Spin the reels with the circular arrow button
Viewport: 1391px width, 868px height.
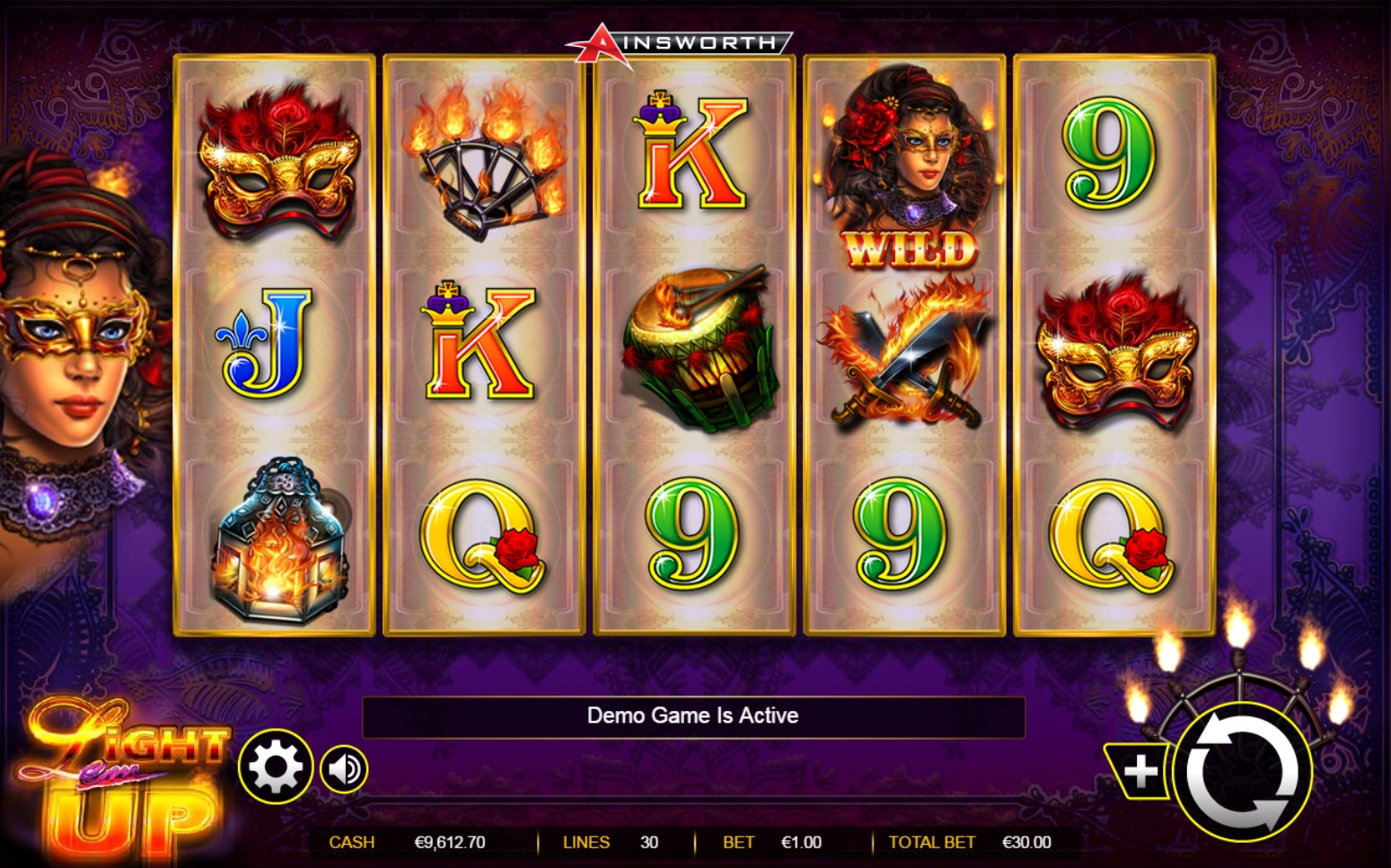[x=1243, y=772]
